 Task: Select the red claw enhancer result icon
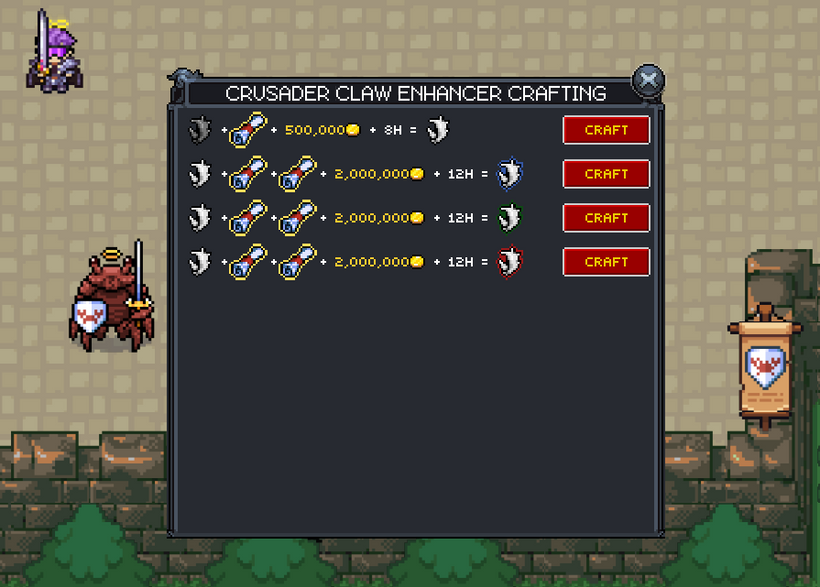(510, 262)
